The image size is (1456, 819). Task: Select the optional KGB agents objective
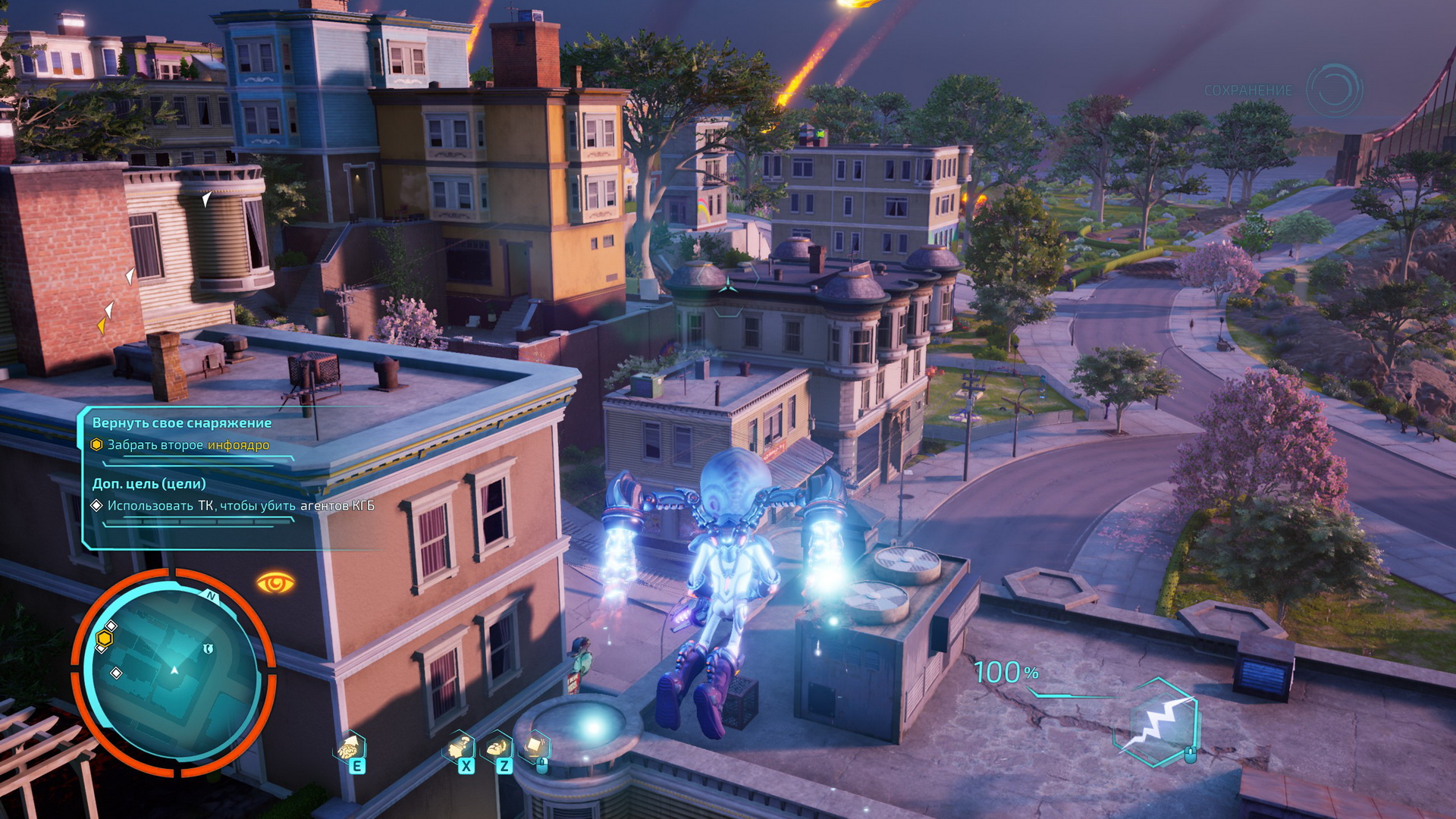[x=240, y=506]
